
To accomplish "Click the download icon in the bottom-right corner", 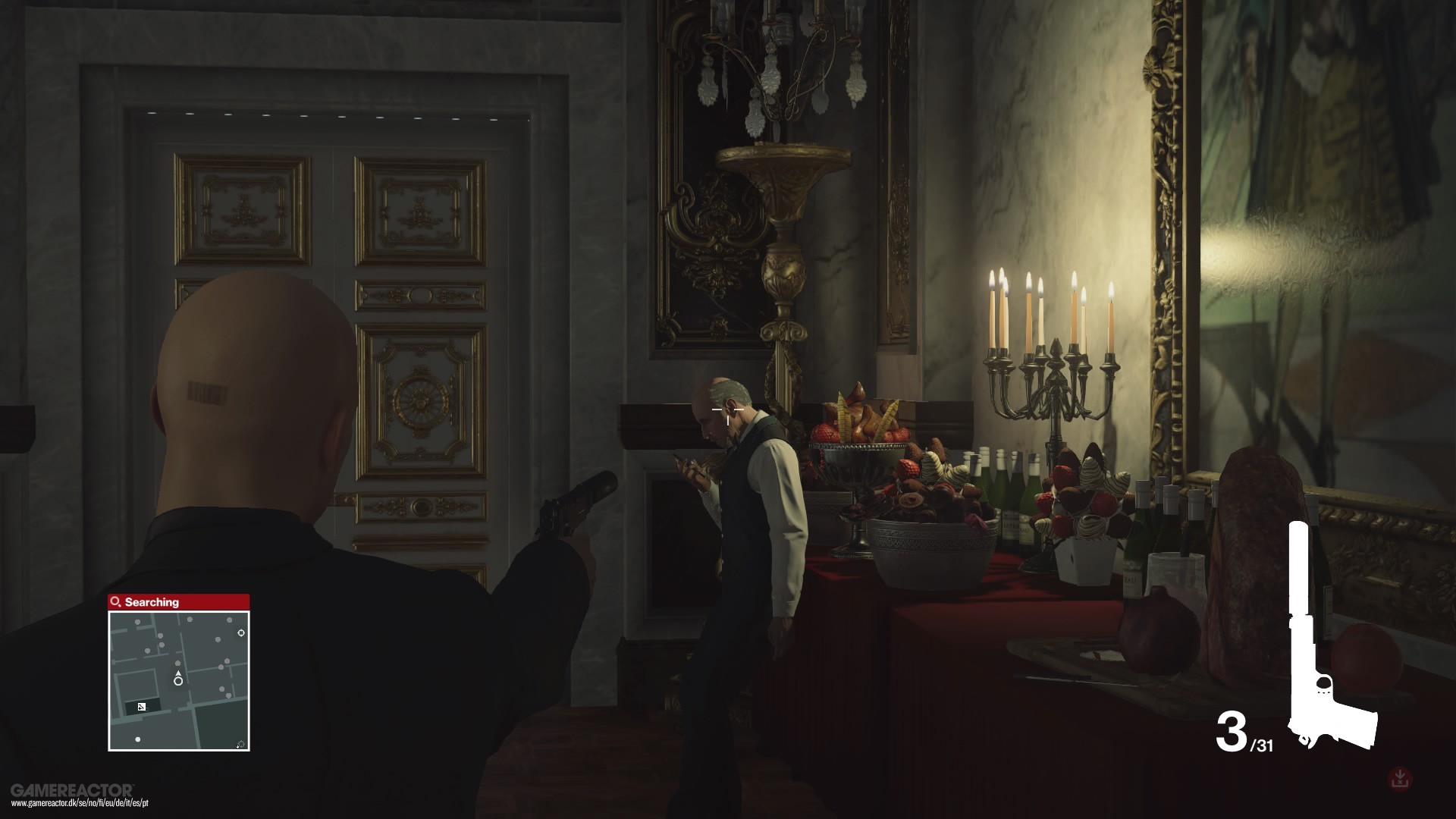I will point(1399,778).
